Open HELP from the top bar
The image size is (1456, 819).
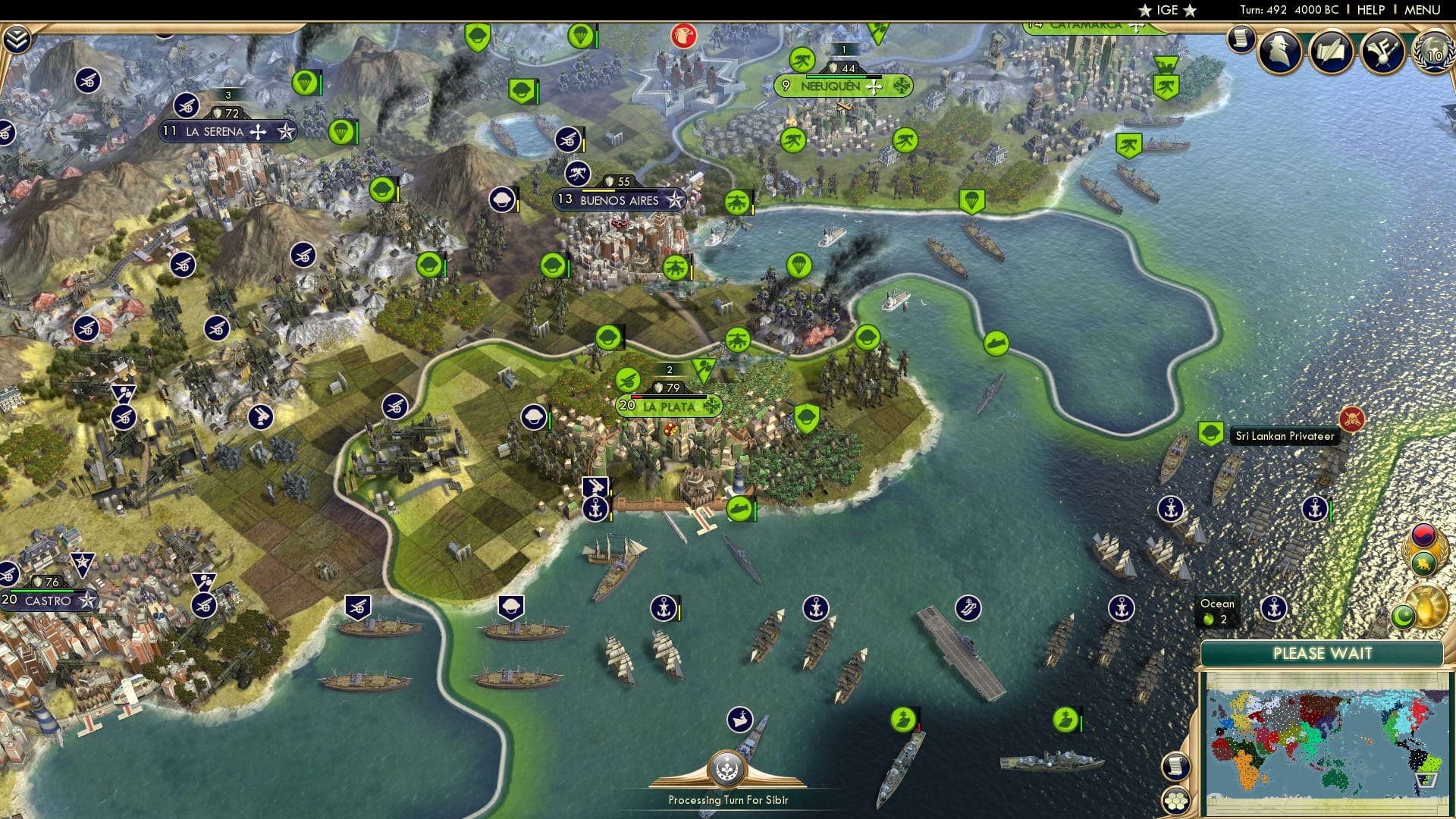point(1373,10)
